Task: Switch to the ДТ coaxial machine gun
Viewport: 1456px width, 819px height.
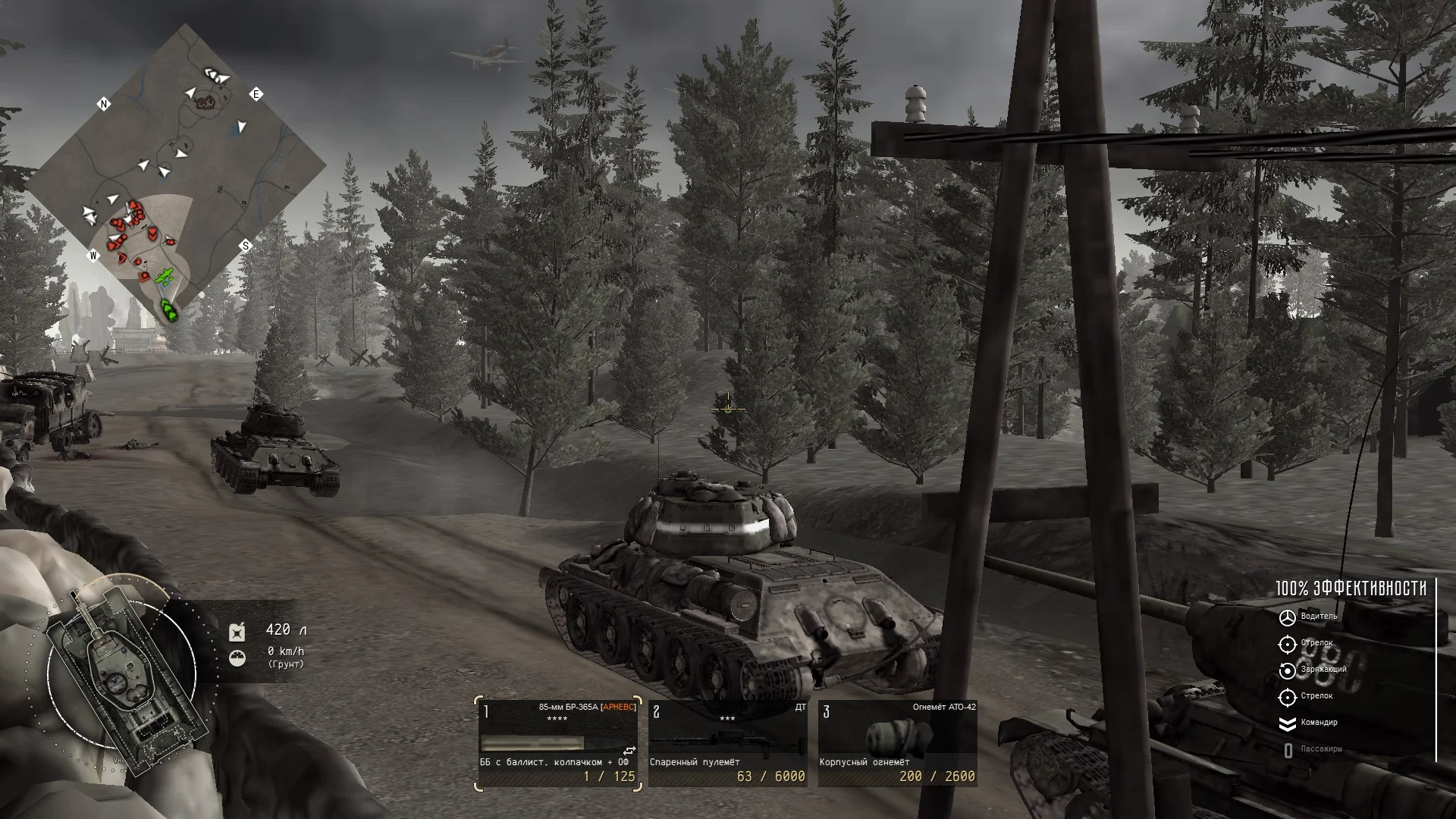Action: click(x=727, y=743)
